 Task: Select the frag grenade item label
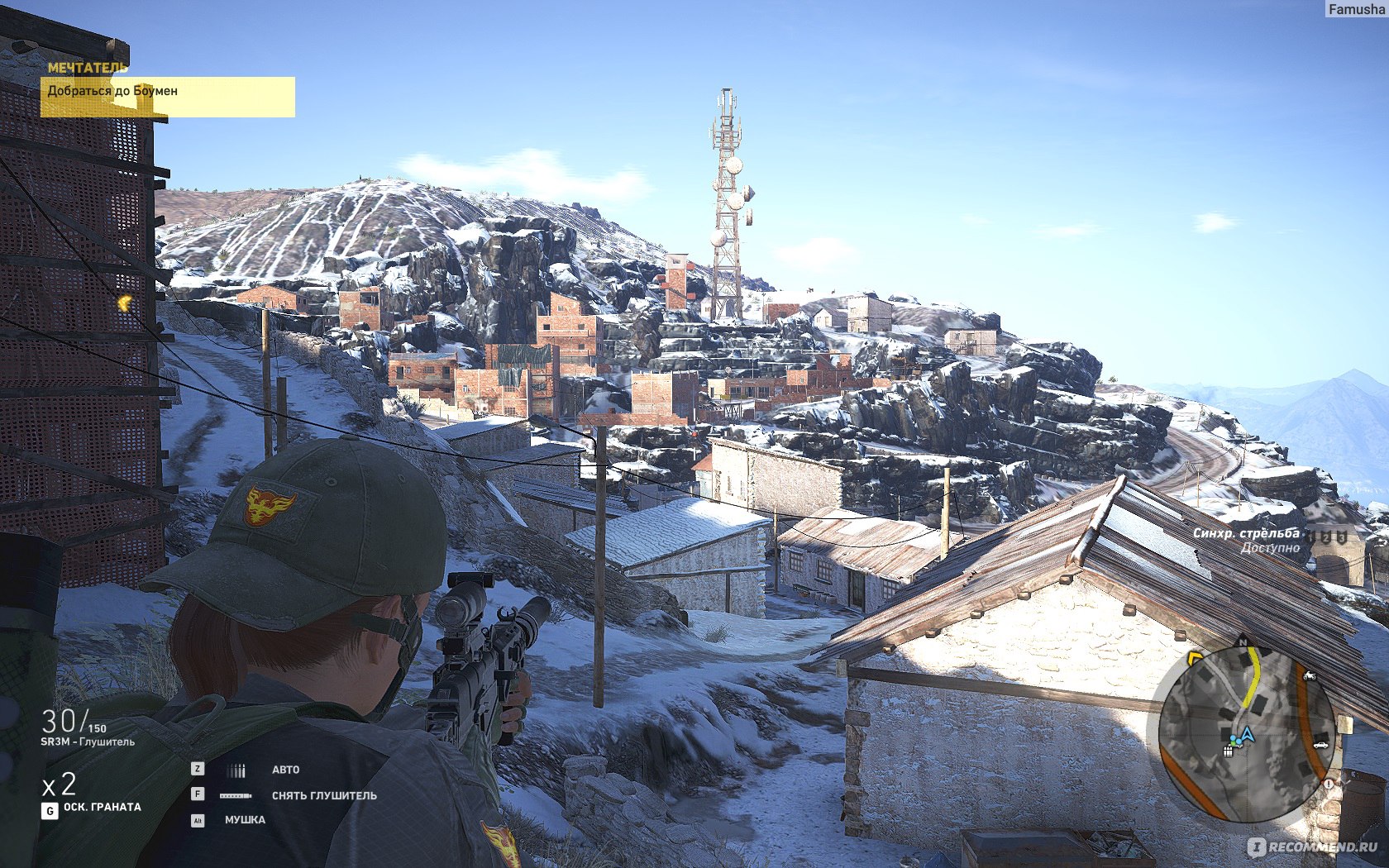[103, 807]
